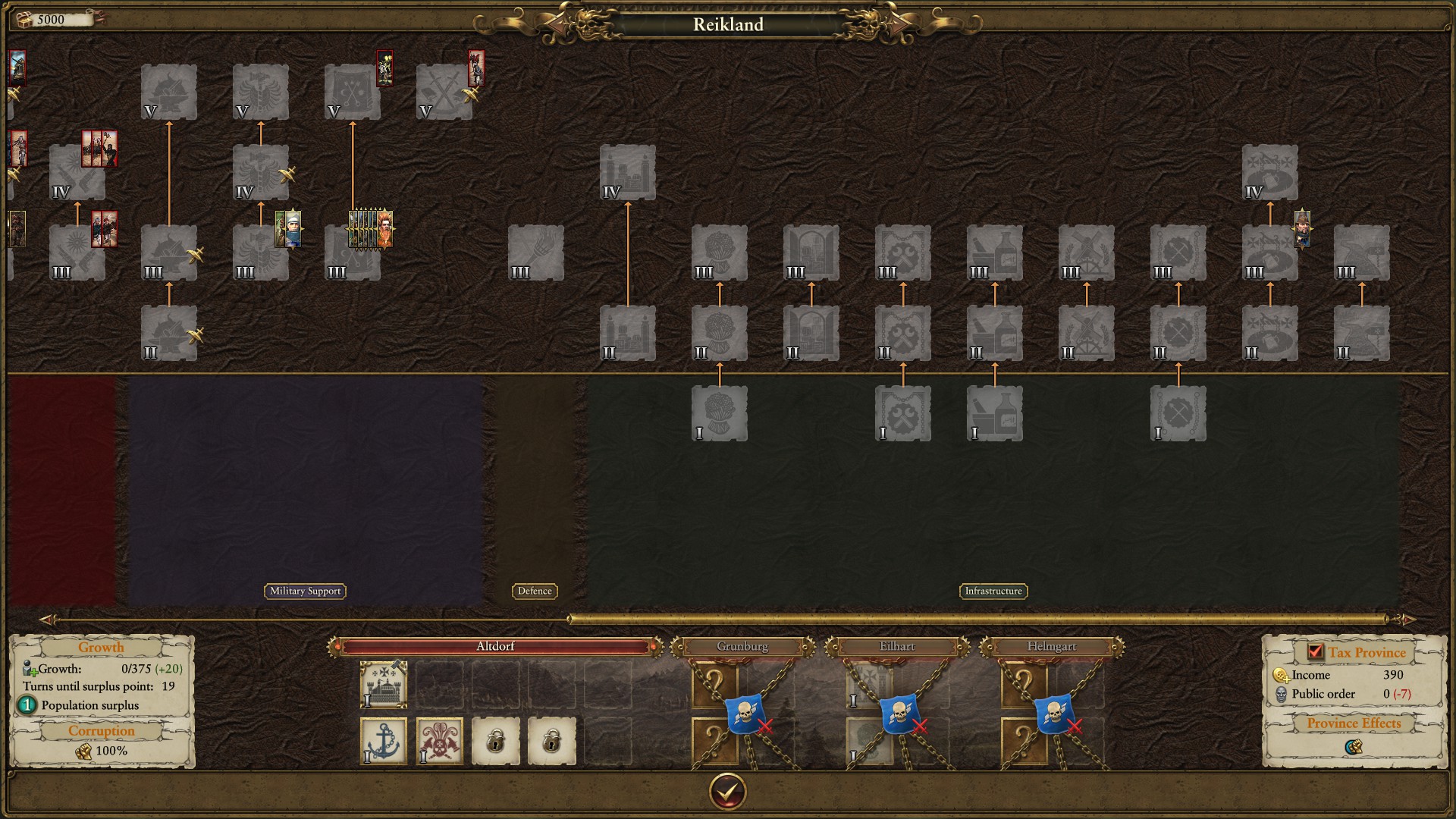Show the Defence building category
This screenshot has height=819, width=1456.
[535, 591]
